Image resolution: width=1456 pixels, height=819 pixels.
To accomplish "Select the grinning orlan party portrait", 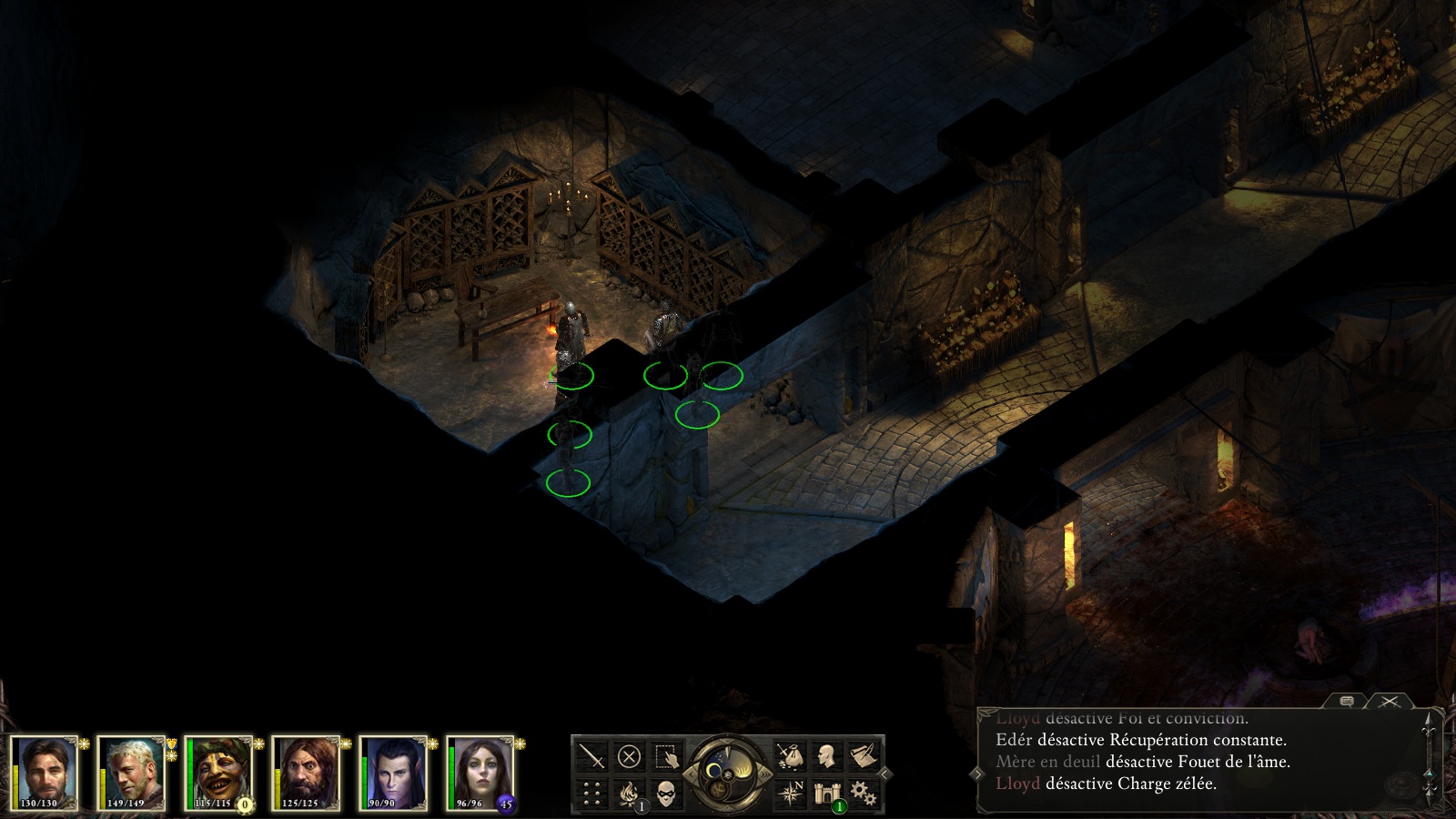I will tap(218, 773).
